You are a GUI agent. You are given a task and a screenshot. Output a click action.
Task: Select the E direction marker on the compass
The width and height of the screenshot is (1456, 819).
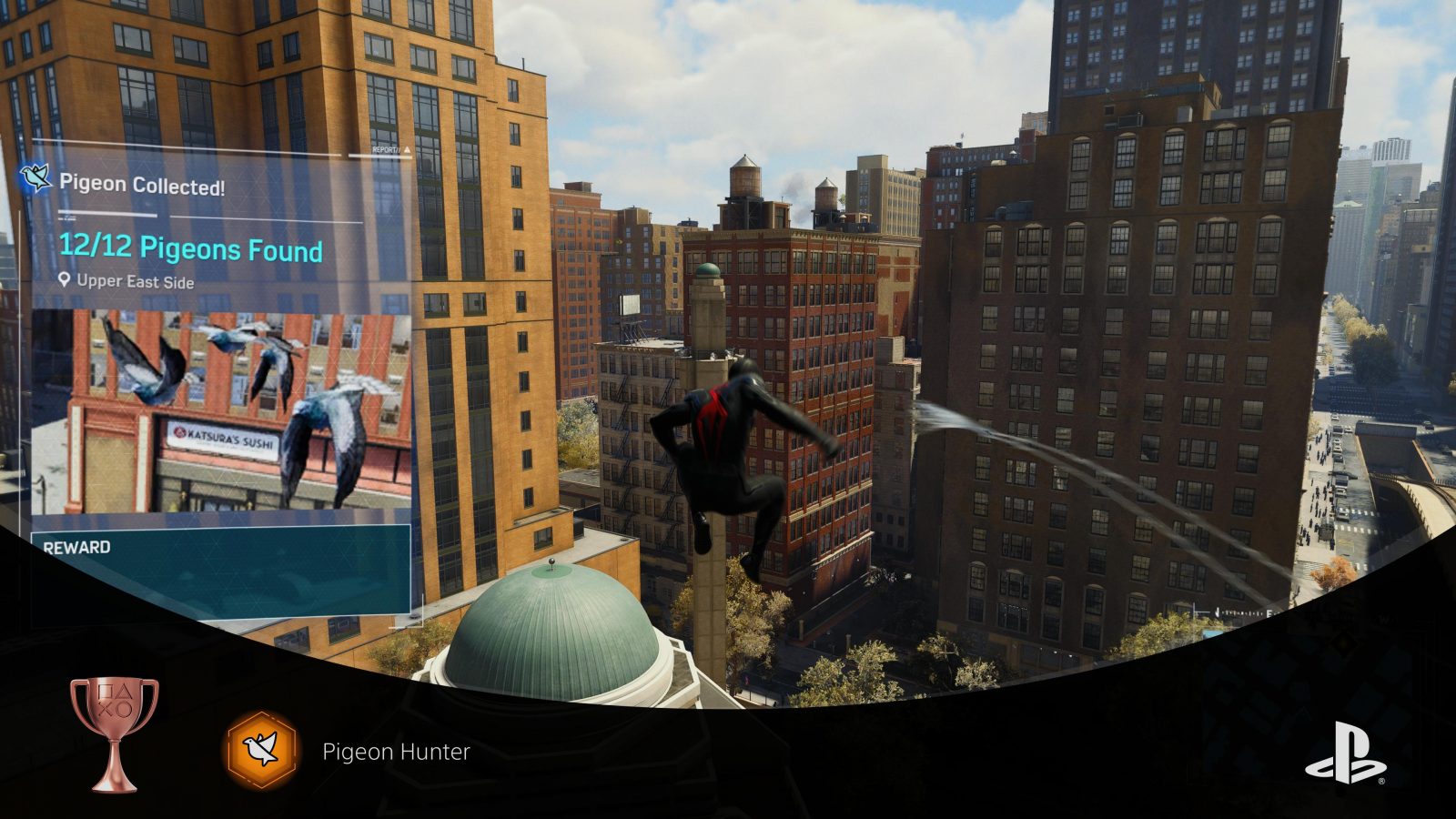click(1269, 612)
